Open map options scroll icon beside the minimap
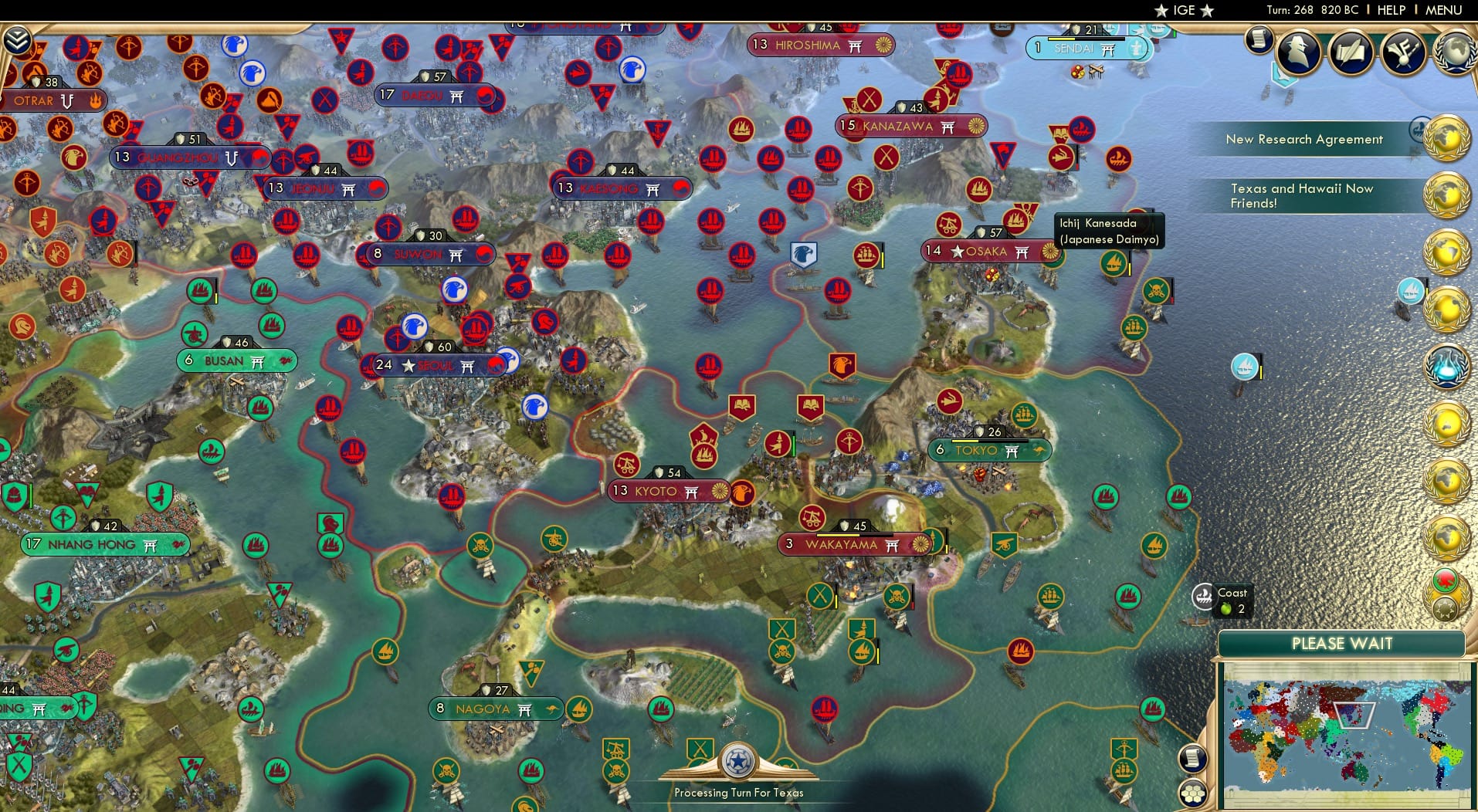Image resolution: width=1478 pixels, height=812 pixels. pyautogui.click(x=1192, y=758)
